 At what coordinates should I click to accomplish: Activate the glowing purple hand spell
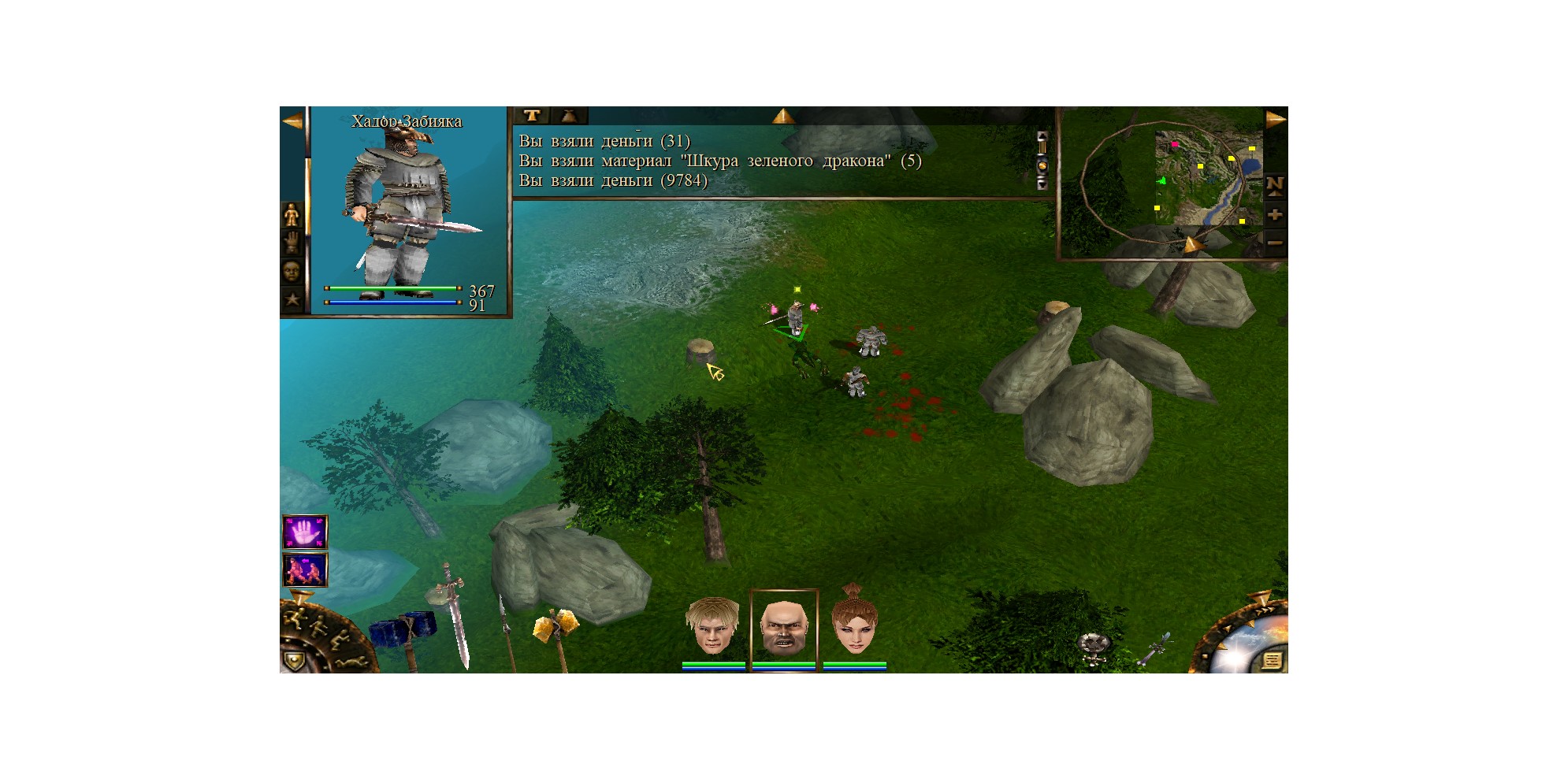[x=305, y=532]
